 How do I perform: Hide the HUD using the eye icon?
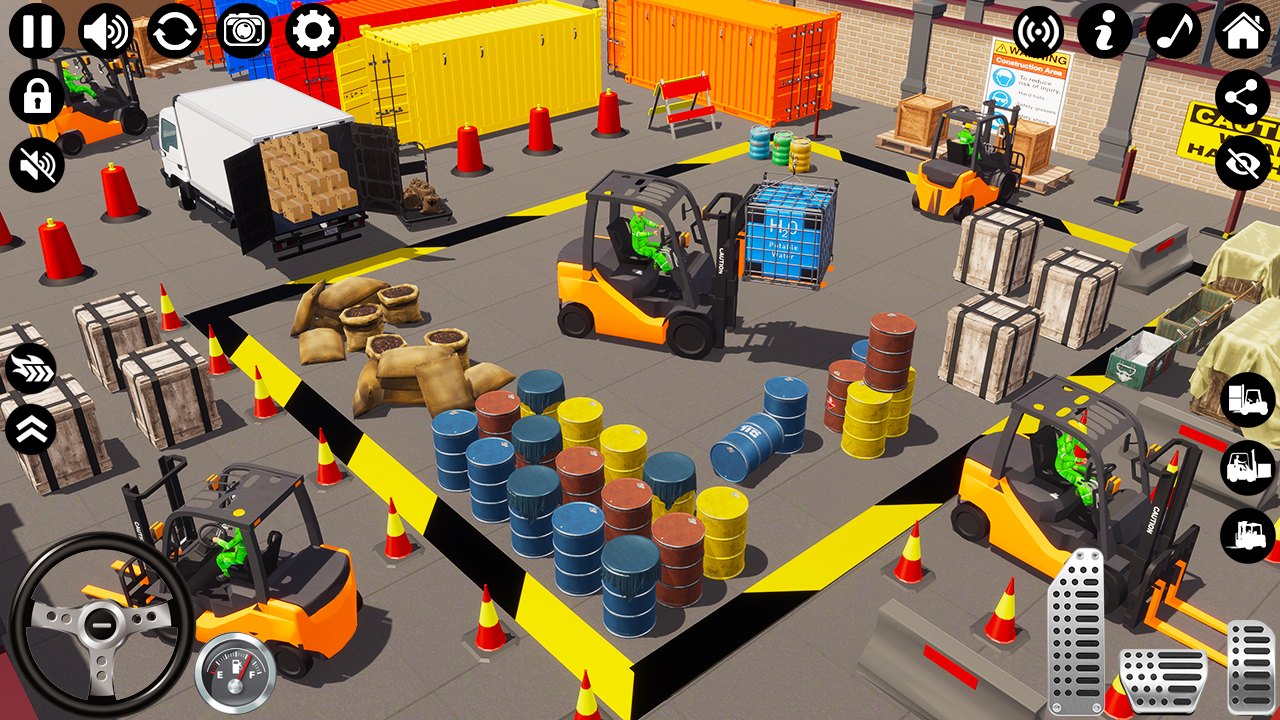pos(1243,163)
